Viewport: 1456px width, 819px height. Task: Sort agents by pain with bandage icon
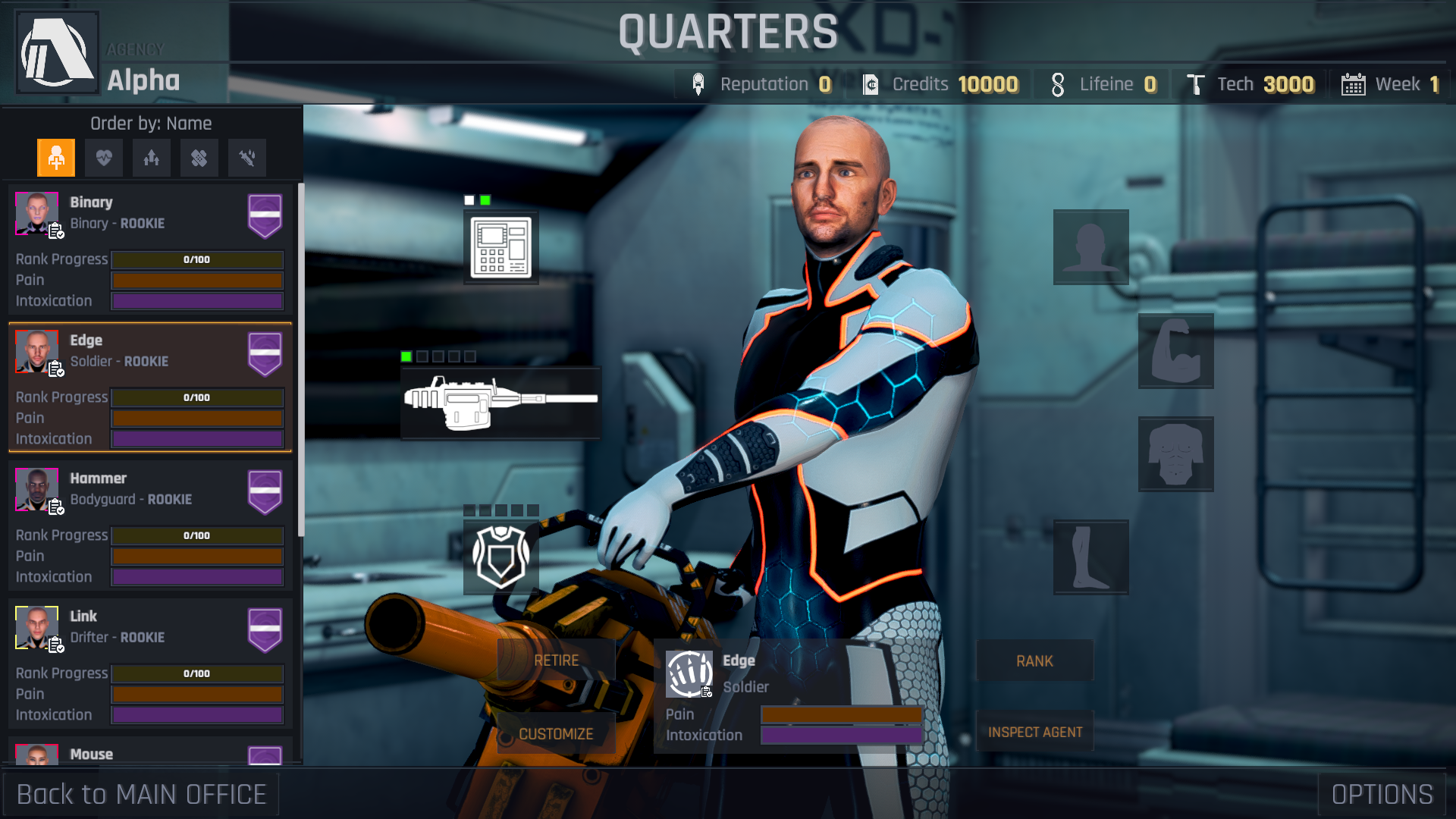tap(199, 158)
